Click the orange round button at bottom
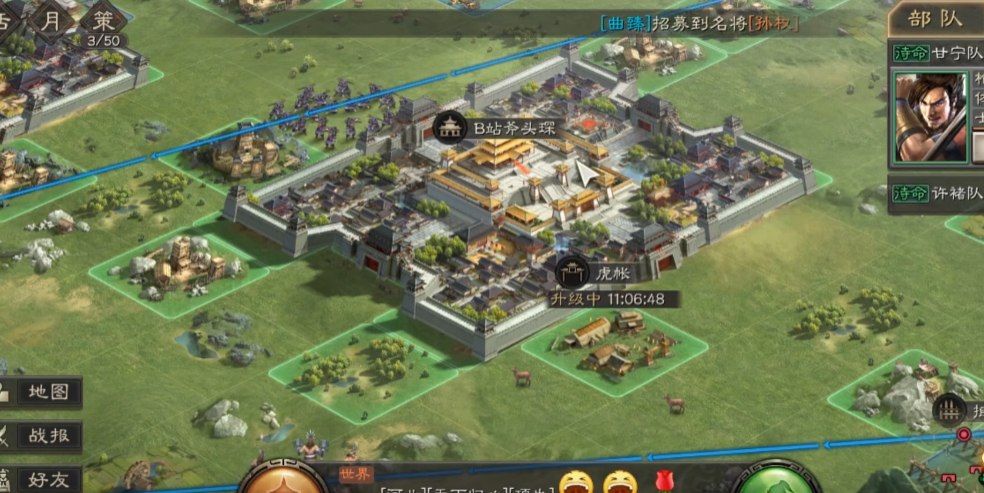Screen dimensions: 984x493 click(285, 480)
